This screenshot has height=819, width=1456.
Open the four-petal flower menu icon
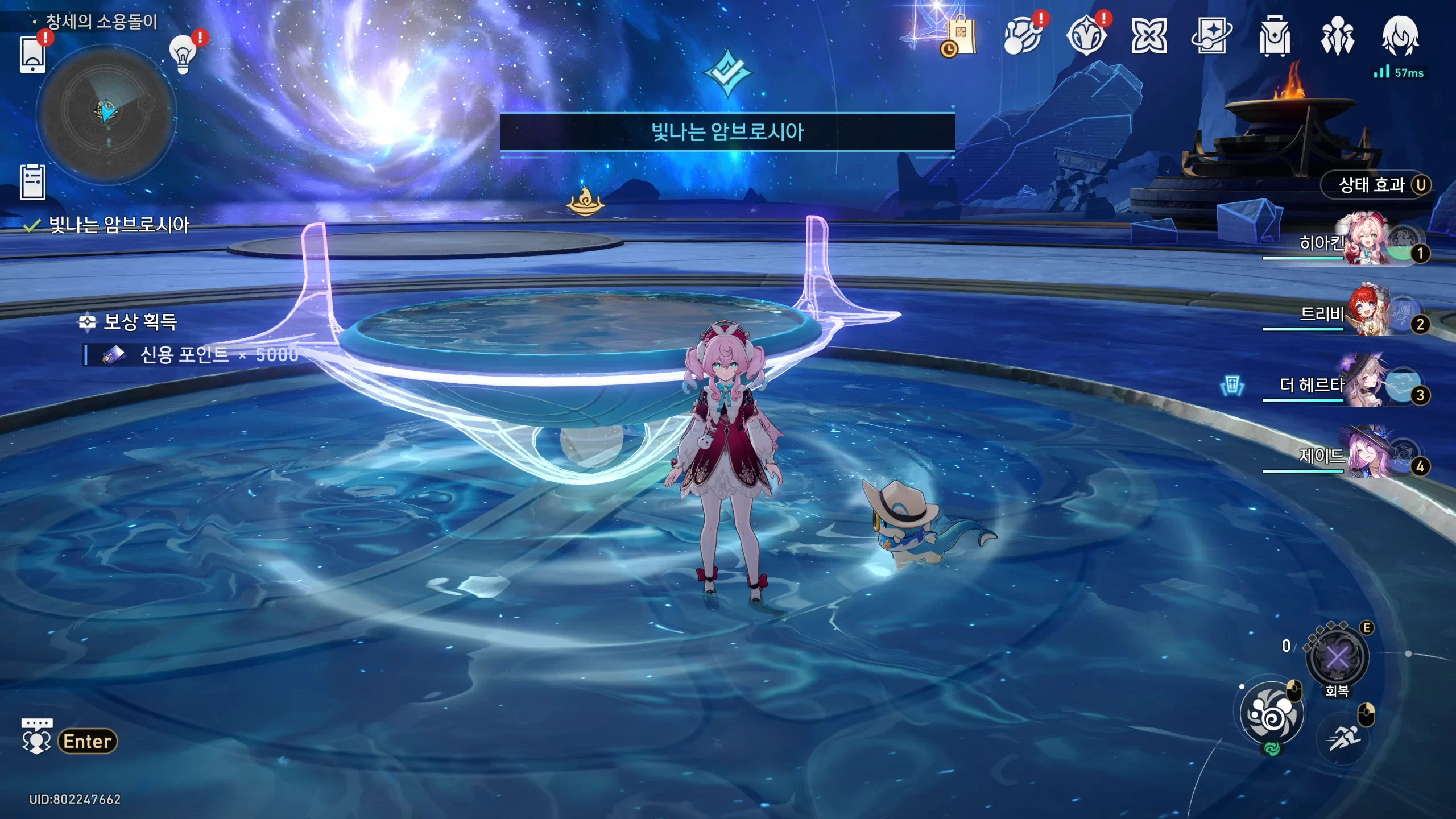tap(1149, 36)
